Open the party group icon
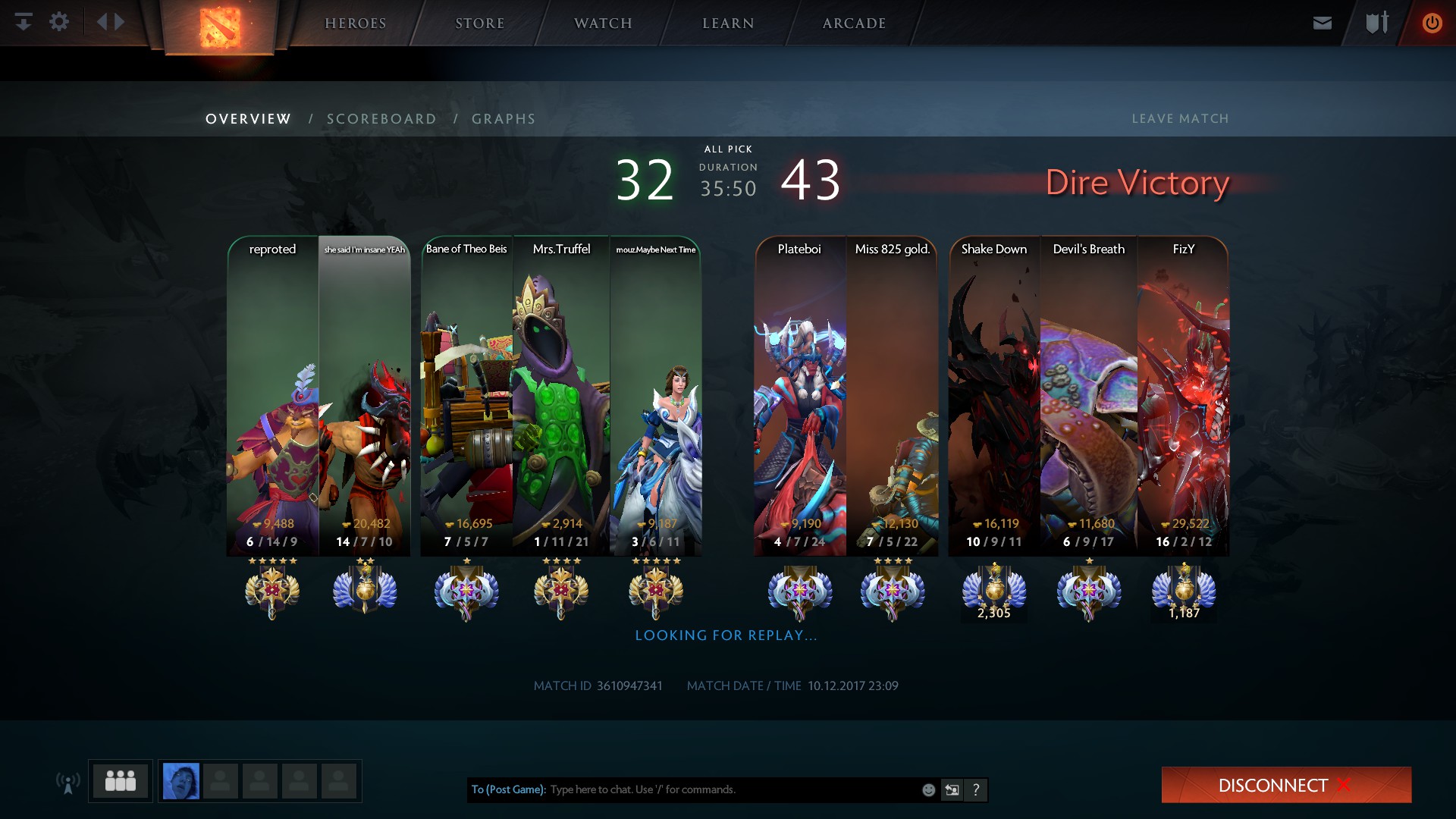 tap(121, 780)
